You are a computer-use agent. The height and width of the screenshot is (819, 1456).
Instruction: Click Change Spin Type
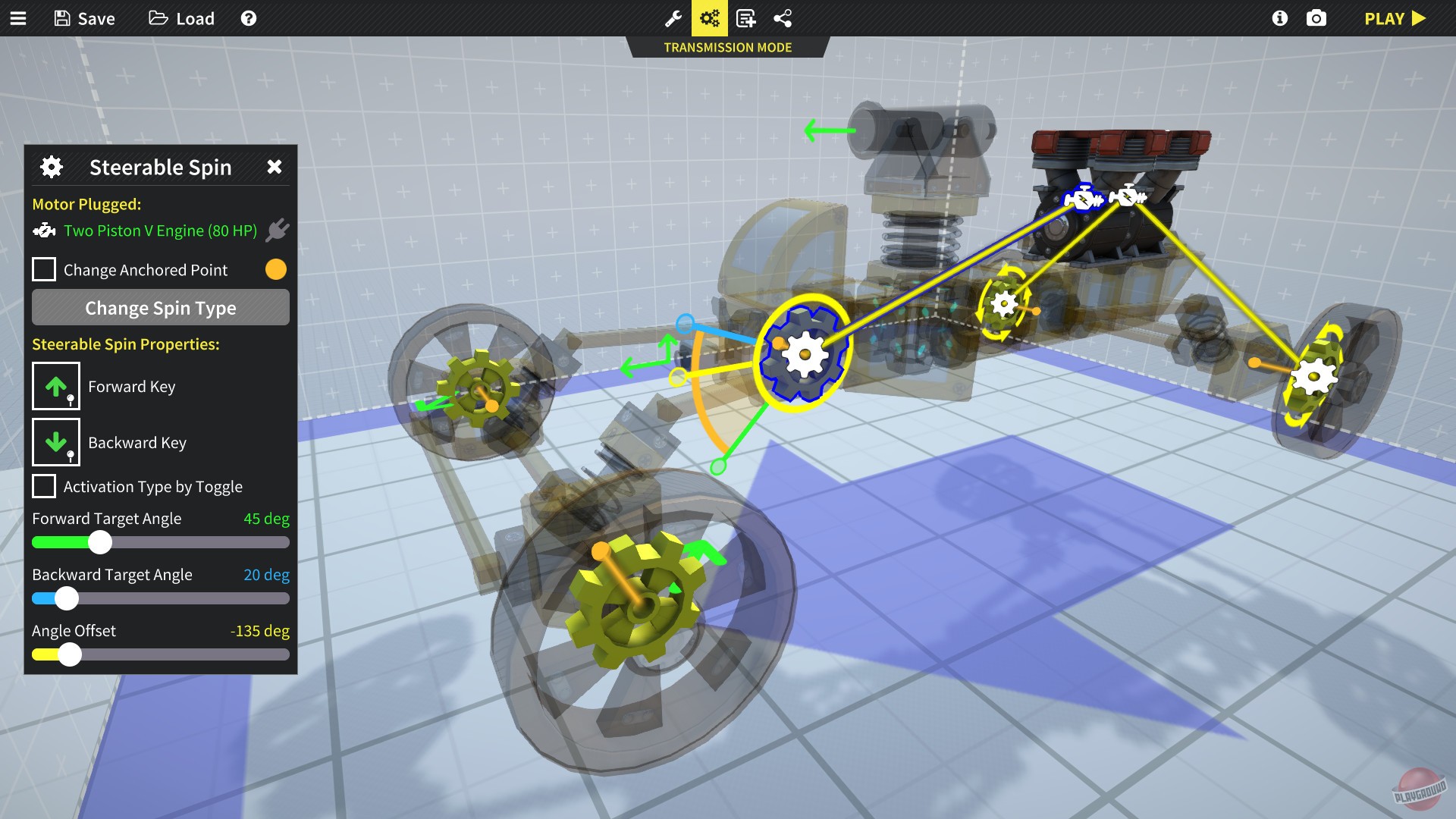(160, 308)
